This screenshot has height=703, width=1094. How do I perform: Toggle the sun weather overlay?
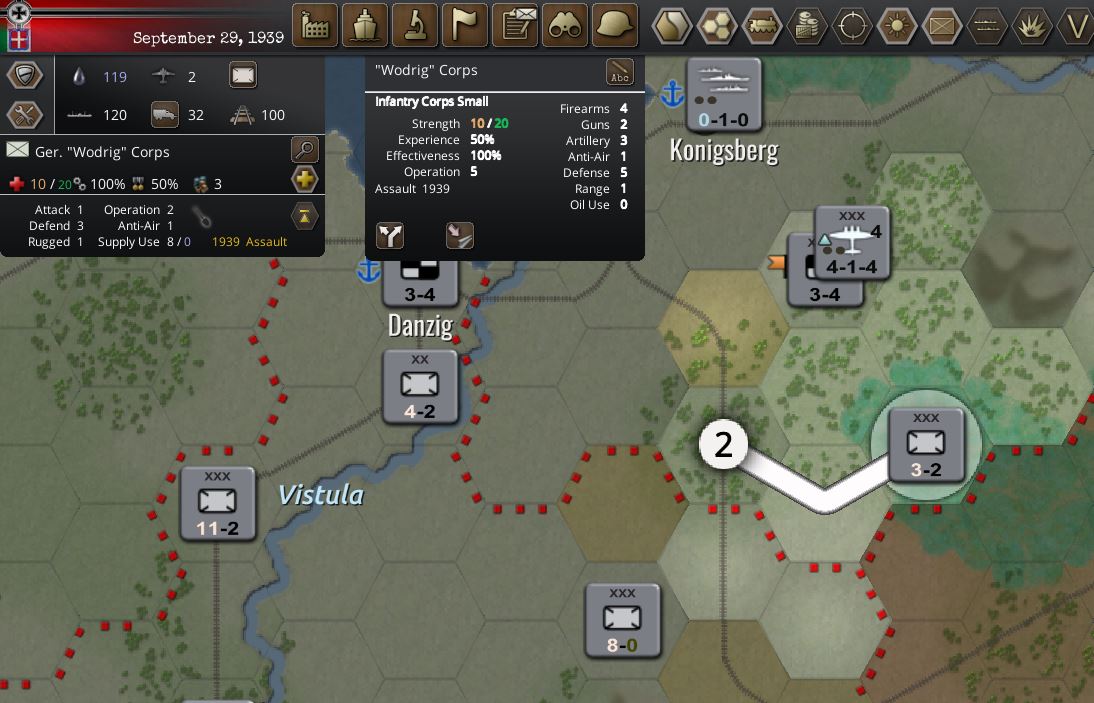897,26
